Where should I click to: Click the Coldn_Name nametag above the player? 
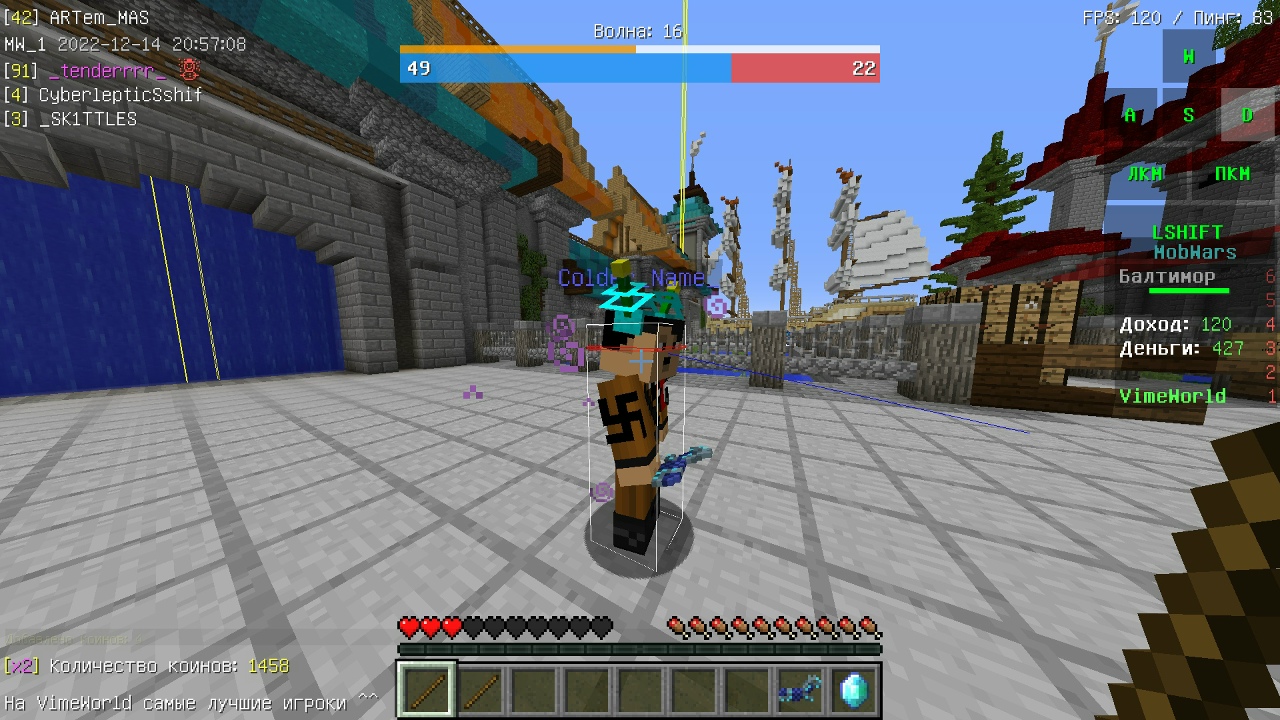633,278
